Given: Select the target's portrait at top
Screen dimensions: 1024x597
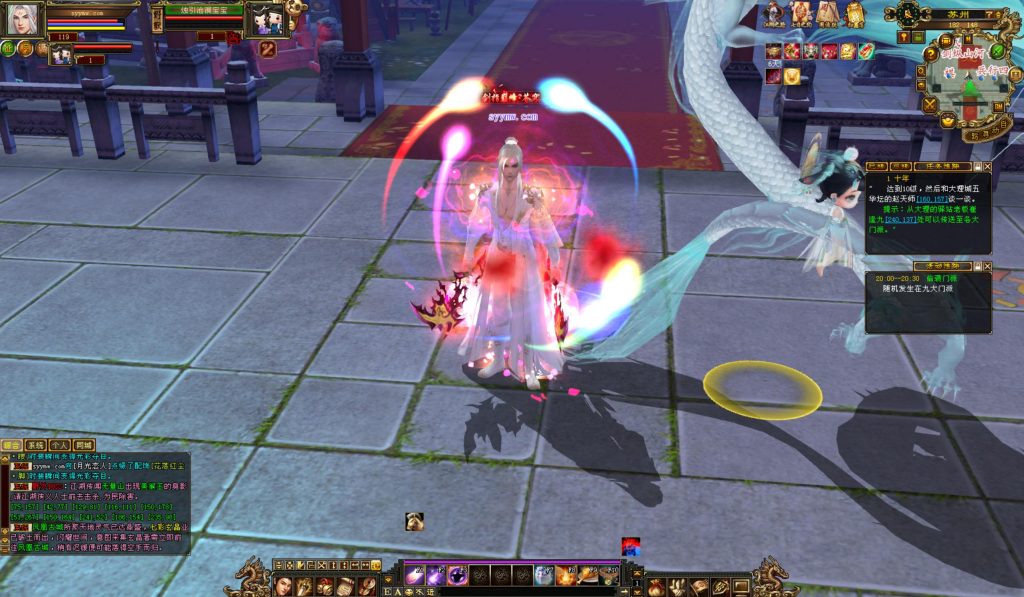Looking at the screenshot, I should pos(267,20).
